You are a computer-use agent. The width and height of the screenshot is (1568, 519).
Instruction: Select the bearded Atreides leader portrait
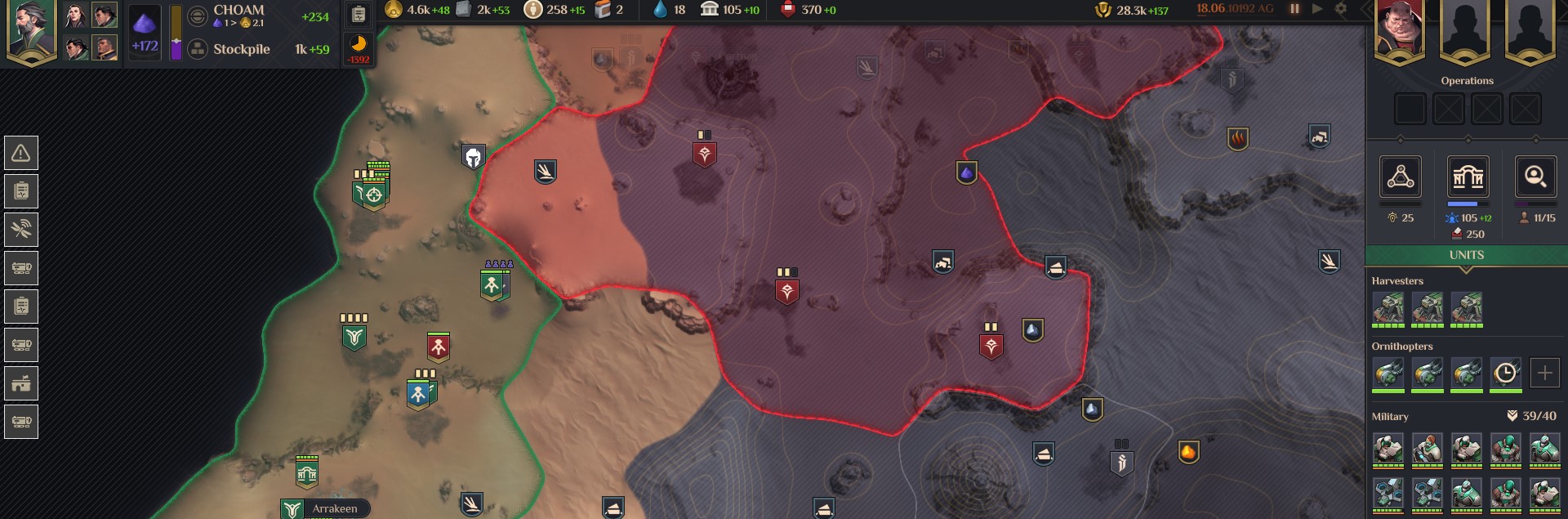pyautogui.click(x=31, y=29)
